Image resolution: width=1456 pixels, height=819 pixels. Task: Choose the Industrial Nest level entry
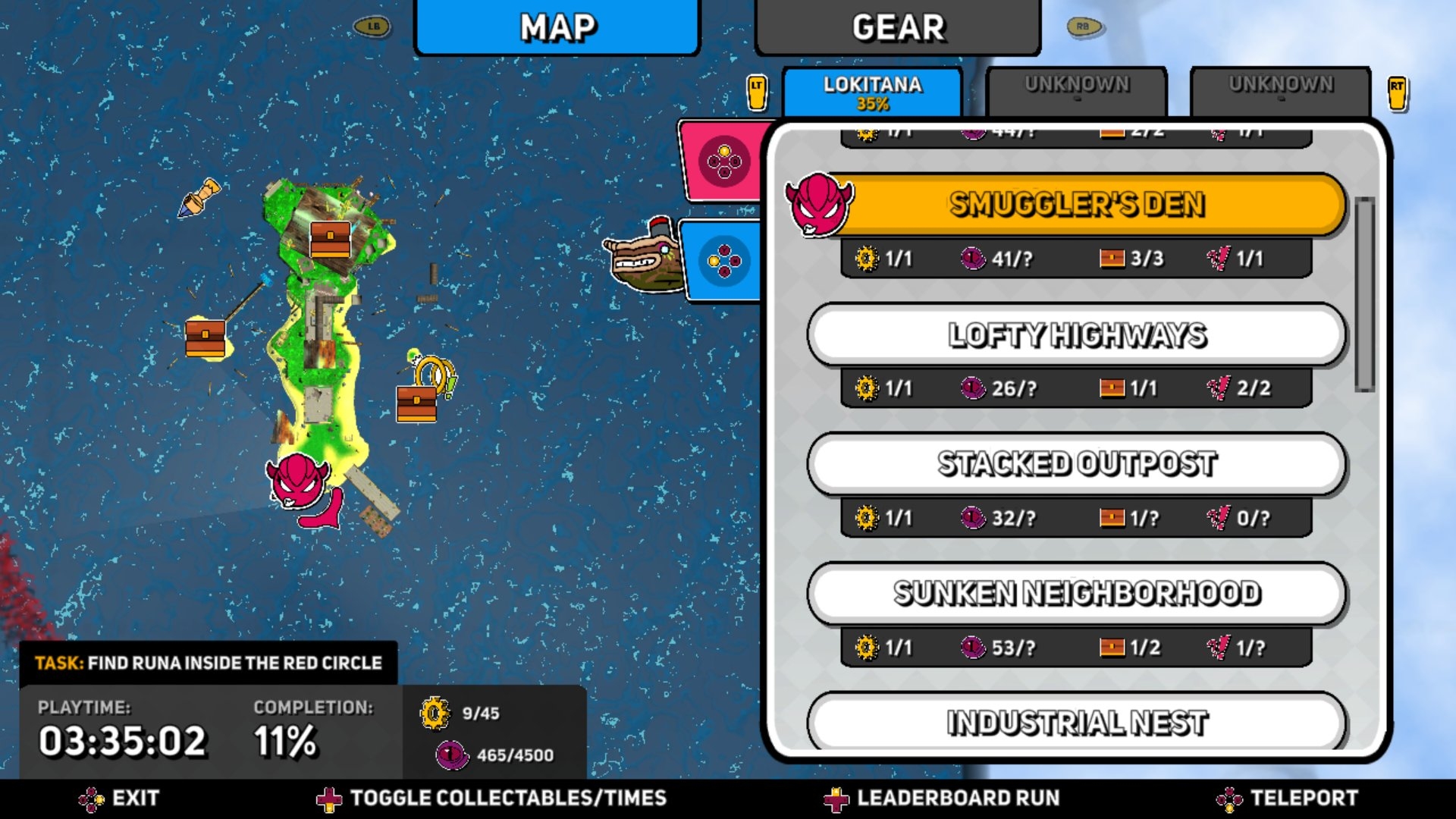1077,722
